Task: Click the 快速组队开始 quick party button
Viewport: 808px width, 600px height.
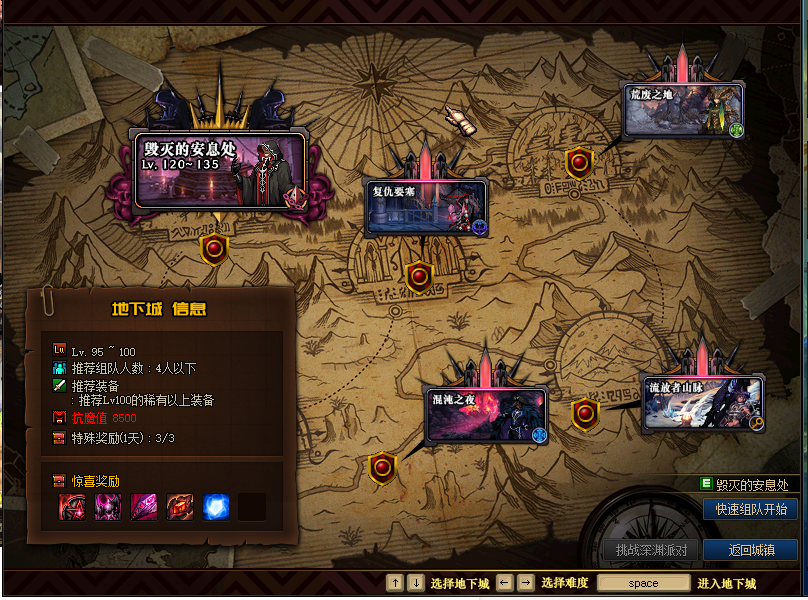Action: tap(750, 509)
